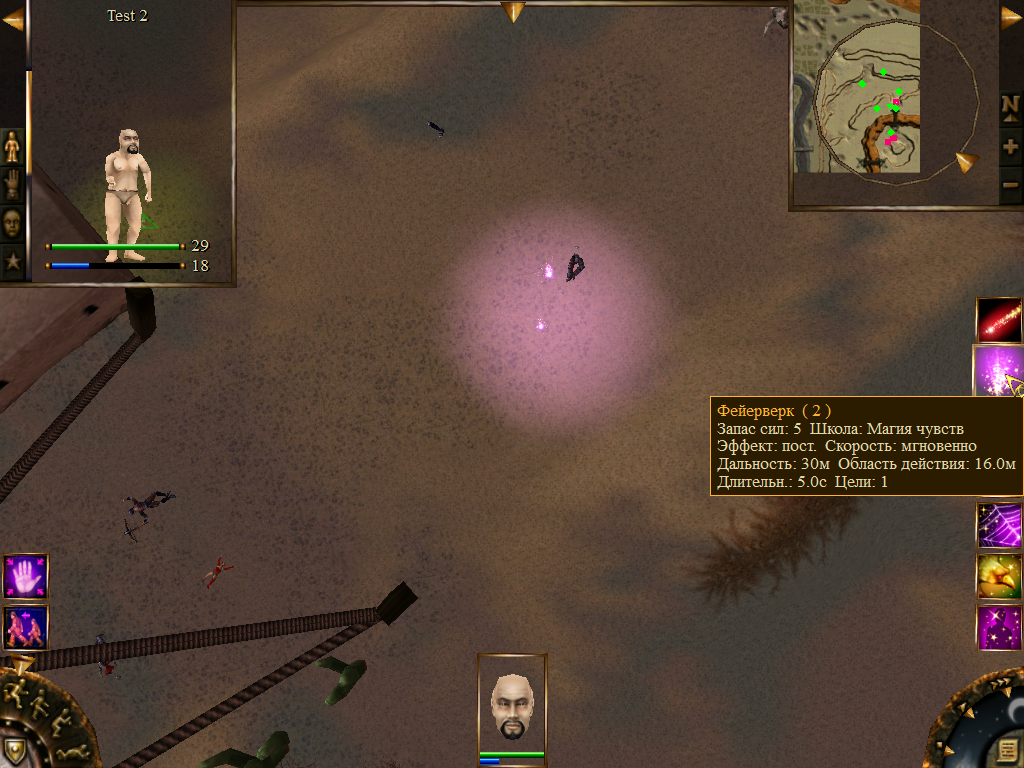1024x768 pixels.
Task: Open the face portrait tab
Action: coord(12,224)
